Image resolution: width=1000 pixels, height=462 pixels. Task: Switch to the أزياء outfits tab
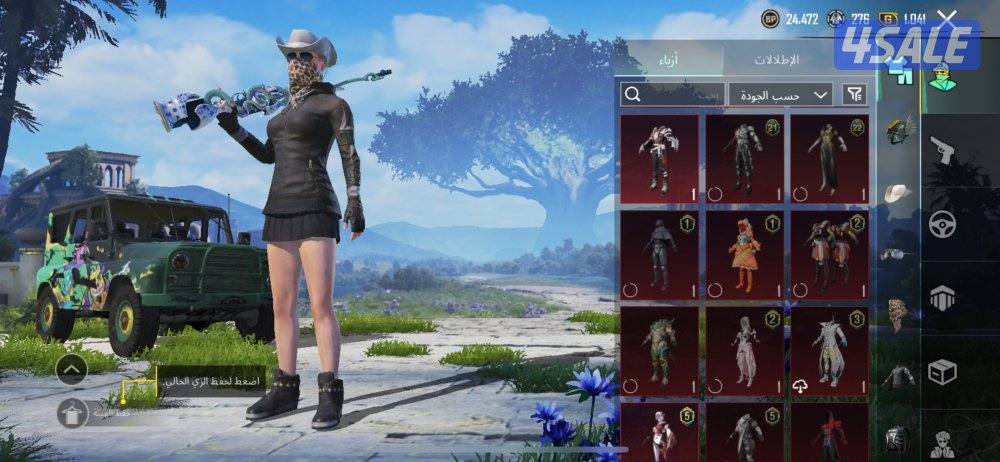pyautogui.click(x=673, y=59)
